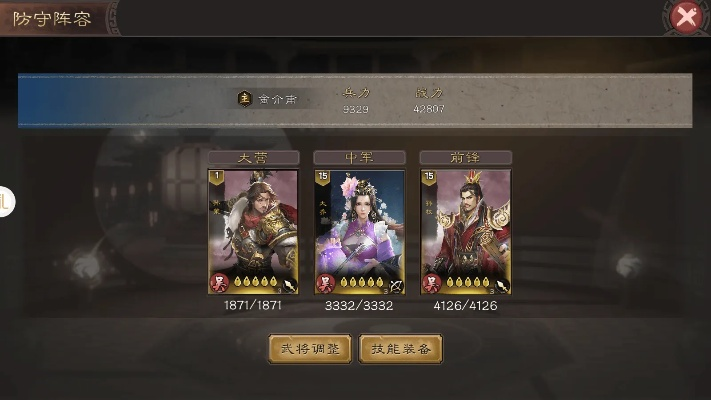Open 武将调整 general adjustment
The width and height of the screenshot is (711, 400).
pos(310,349)
